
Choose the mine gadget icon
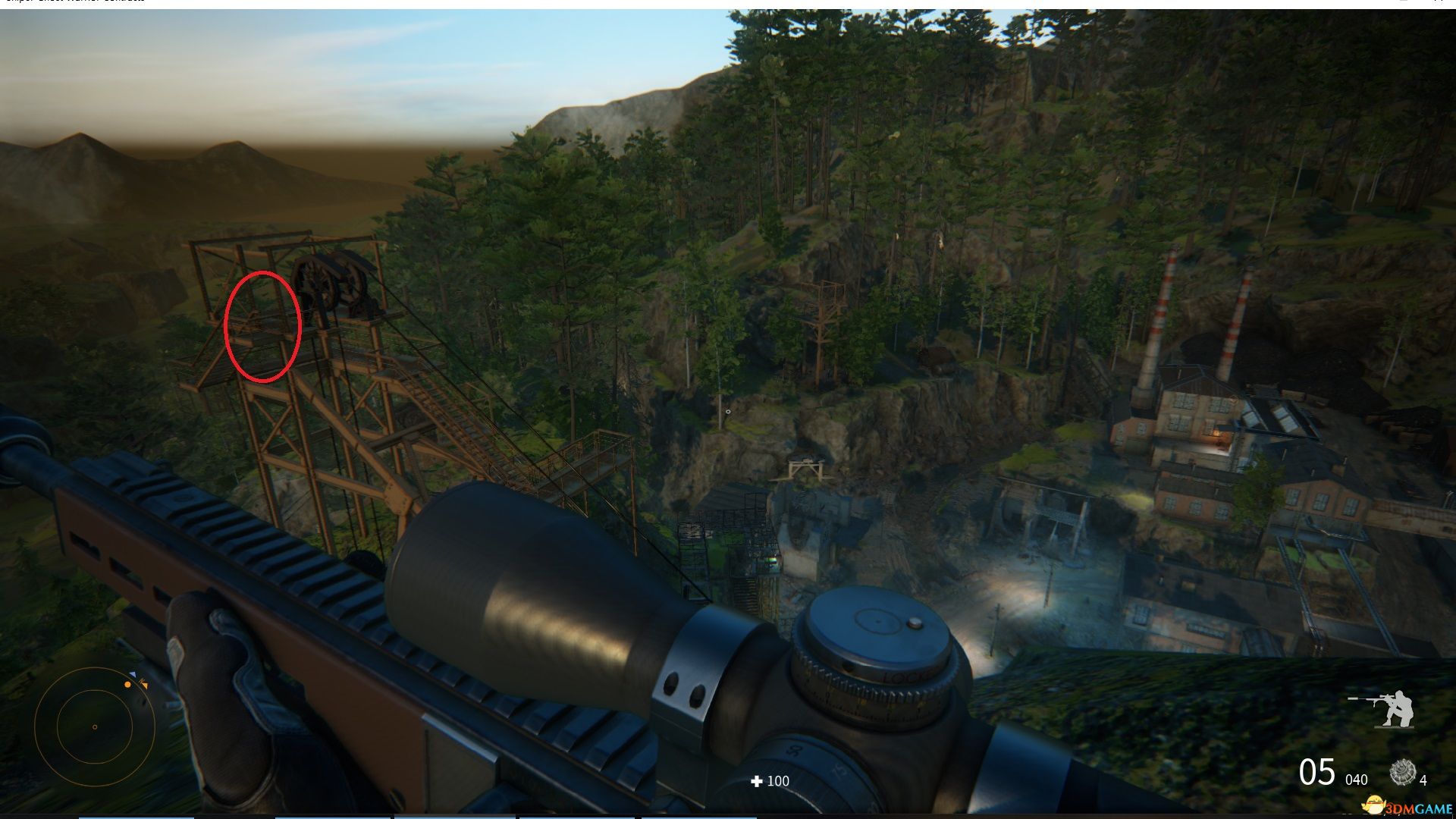click(x=1402, y=773)
